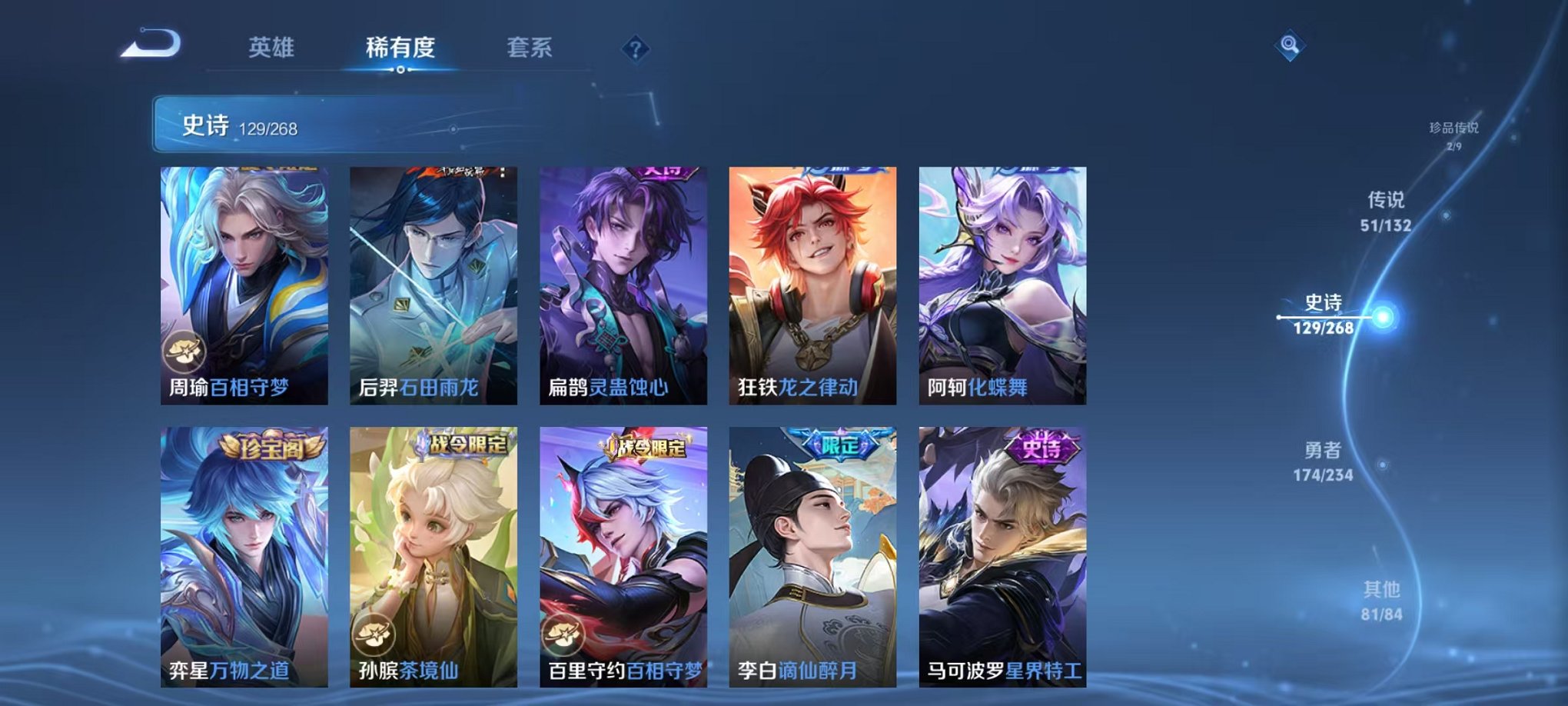
Task: Open the help question mark icon
Action: [x=635, y=49]
